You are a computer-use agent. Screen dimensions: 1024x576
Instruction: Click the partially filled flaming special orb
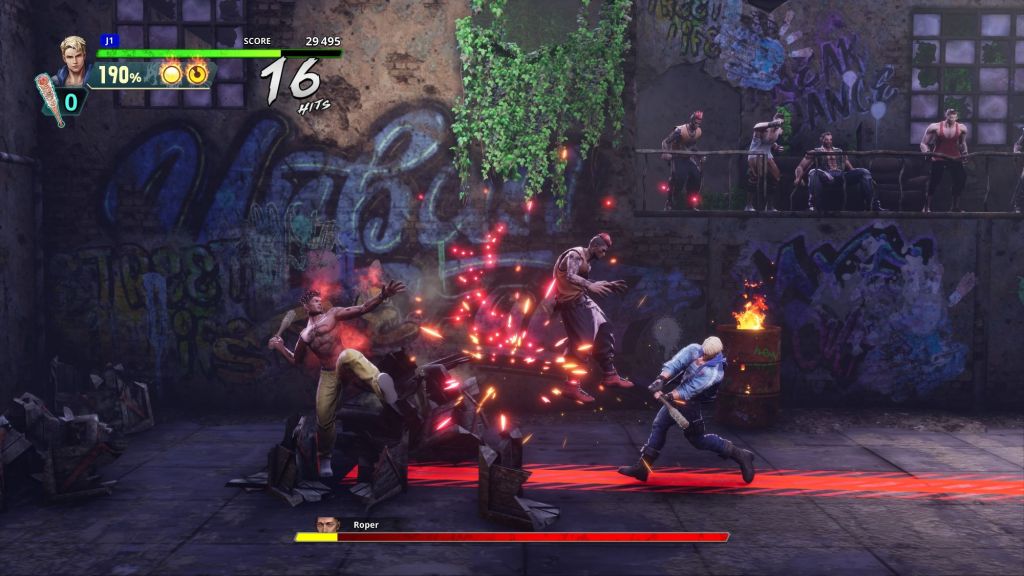[x=197, y=73]
